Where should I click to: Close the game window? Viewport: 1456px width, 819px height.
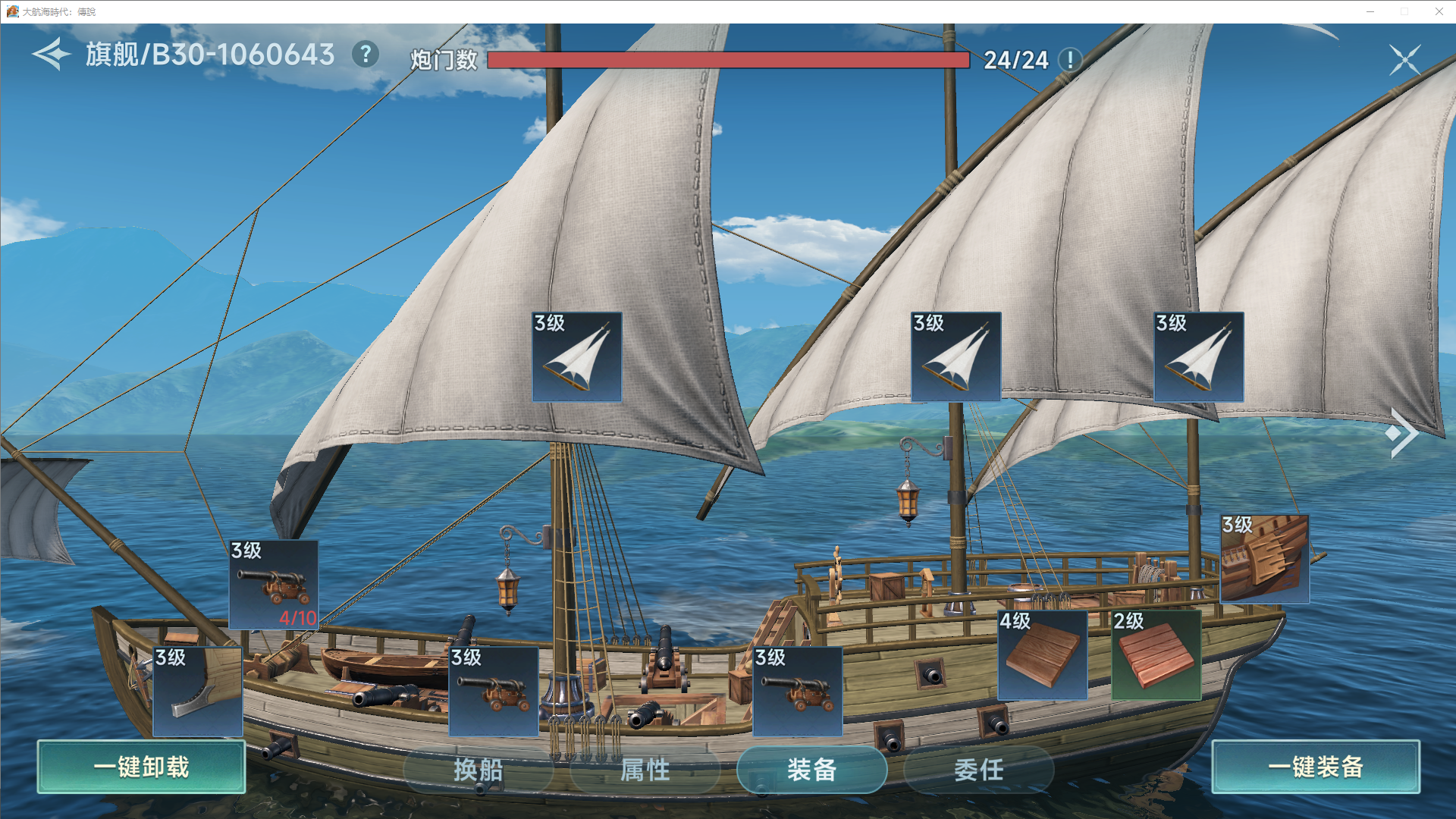point(1439,11)
